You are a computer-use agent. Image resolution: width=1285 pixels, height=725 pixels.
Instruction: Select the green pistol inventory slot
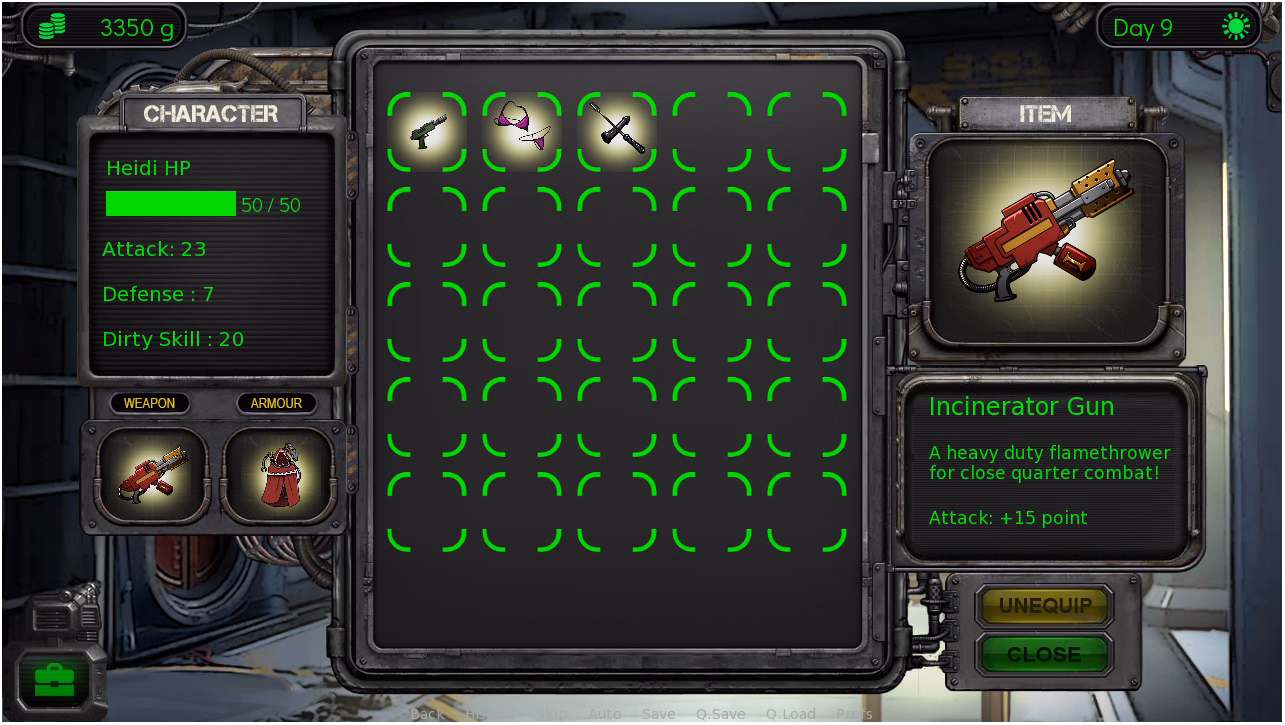(x=427, y=131)
